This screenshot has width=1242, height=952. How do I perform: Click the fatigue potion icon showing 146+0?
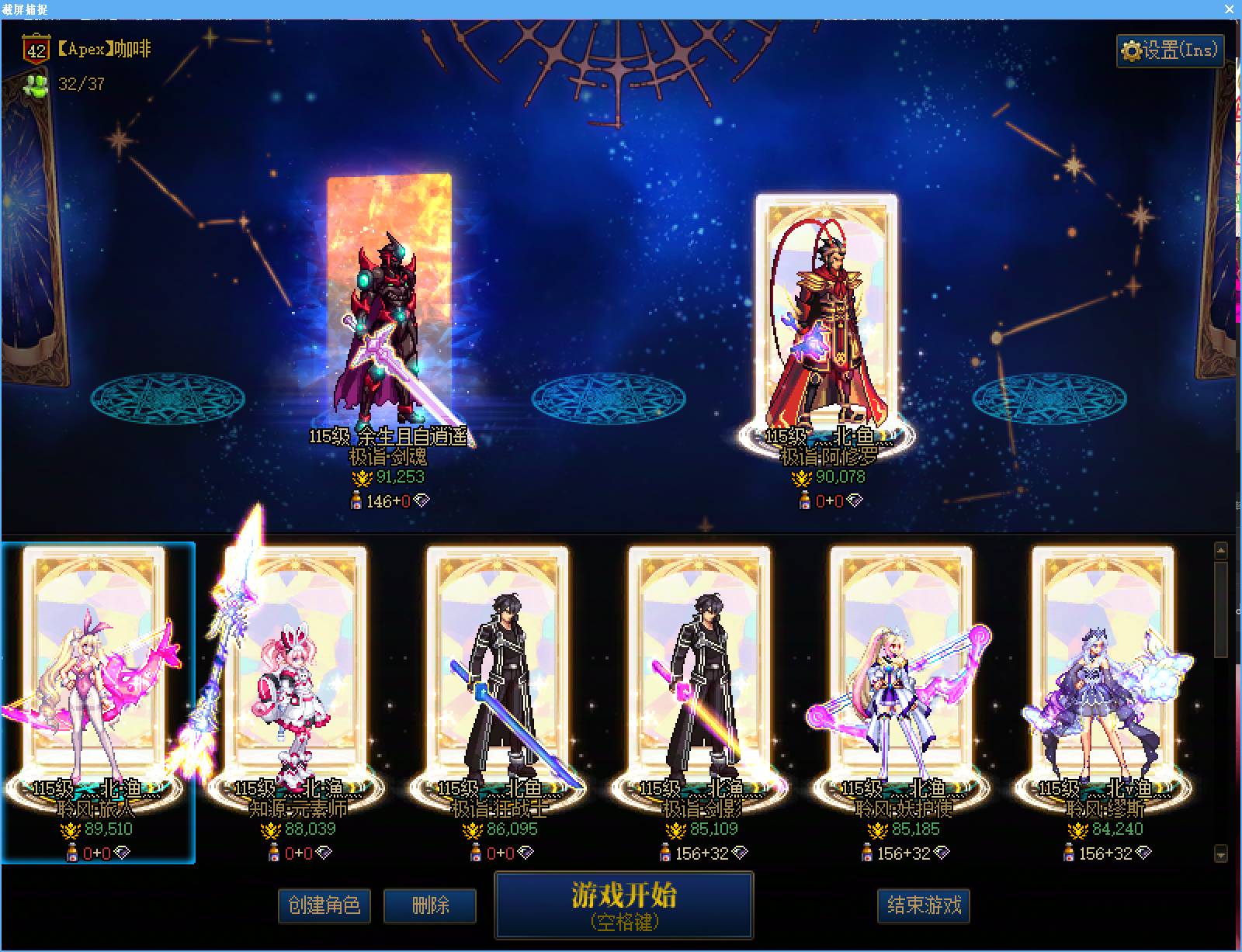pyautogui.click(x=356, y=500)
